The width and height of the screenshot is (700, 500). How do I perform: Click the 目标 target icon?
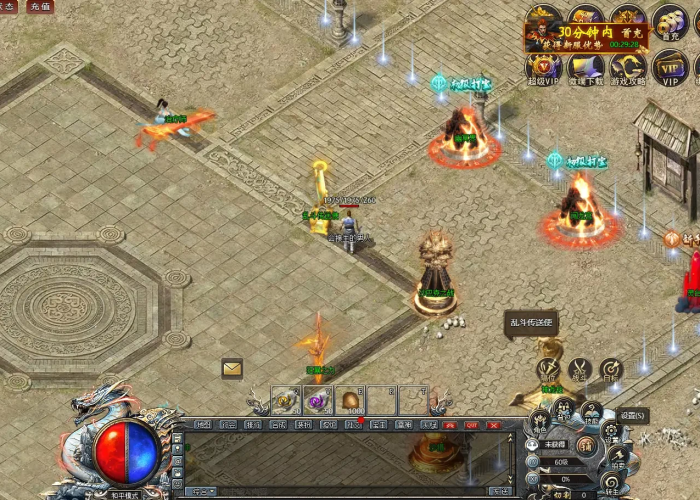[x=611, y=369]
